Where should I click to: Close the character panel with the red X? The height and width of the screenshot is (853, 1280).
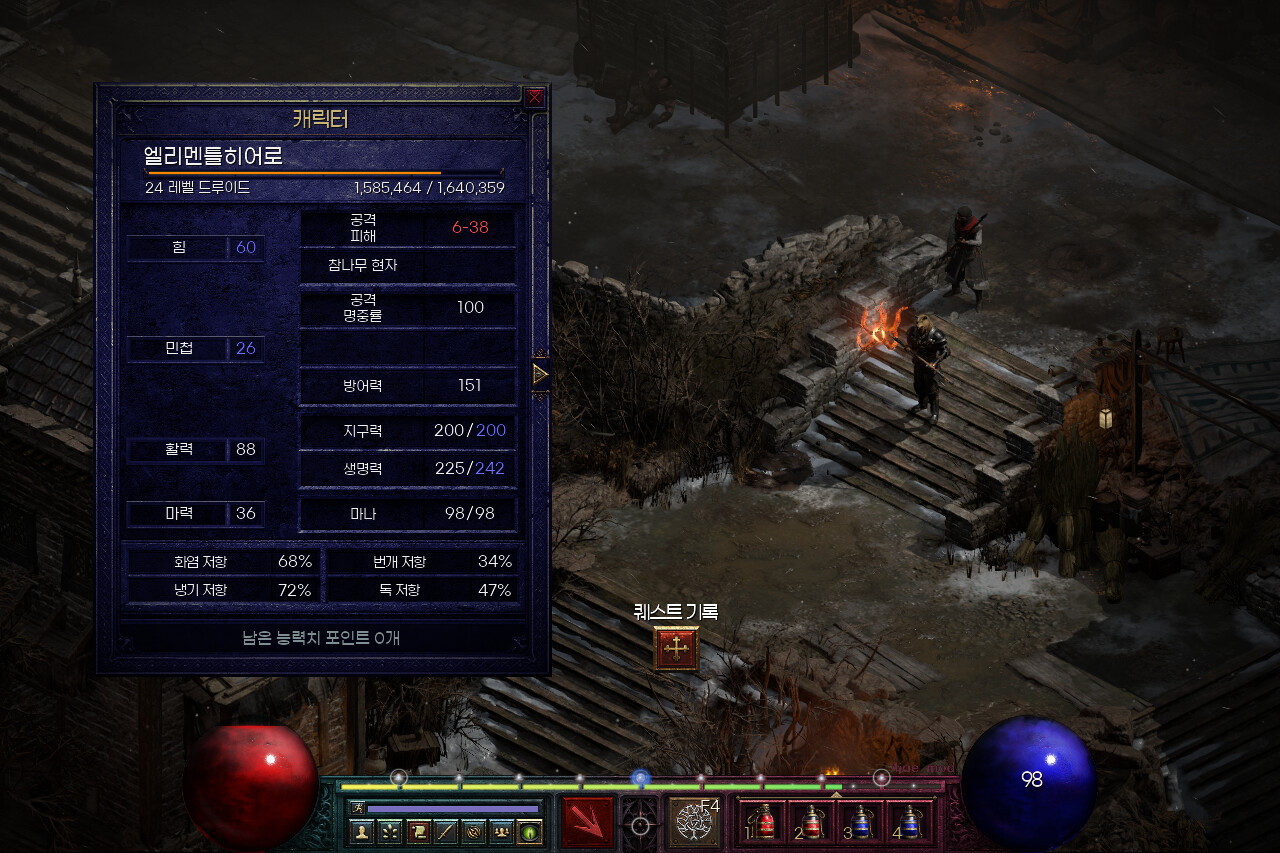tap(535, 97)
